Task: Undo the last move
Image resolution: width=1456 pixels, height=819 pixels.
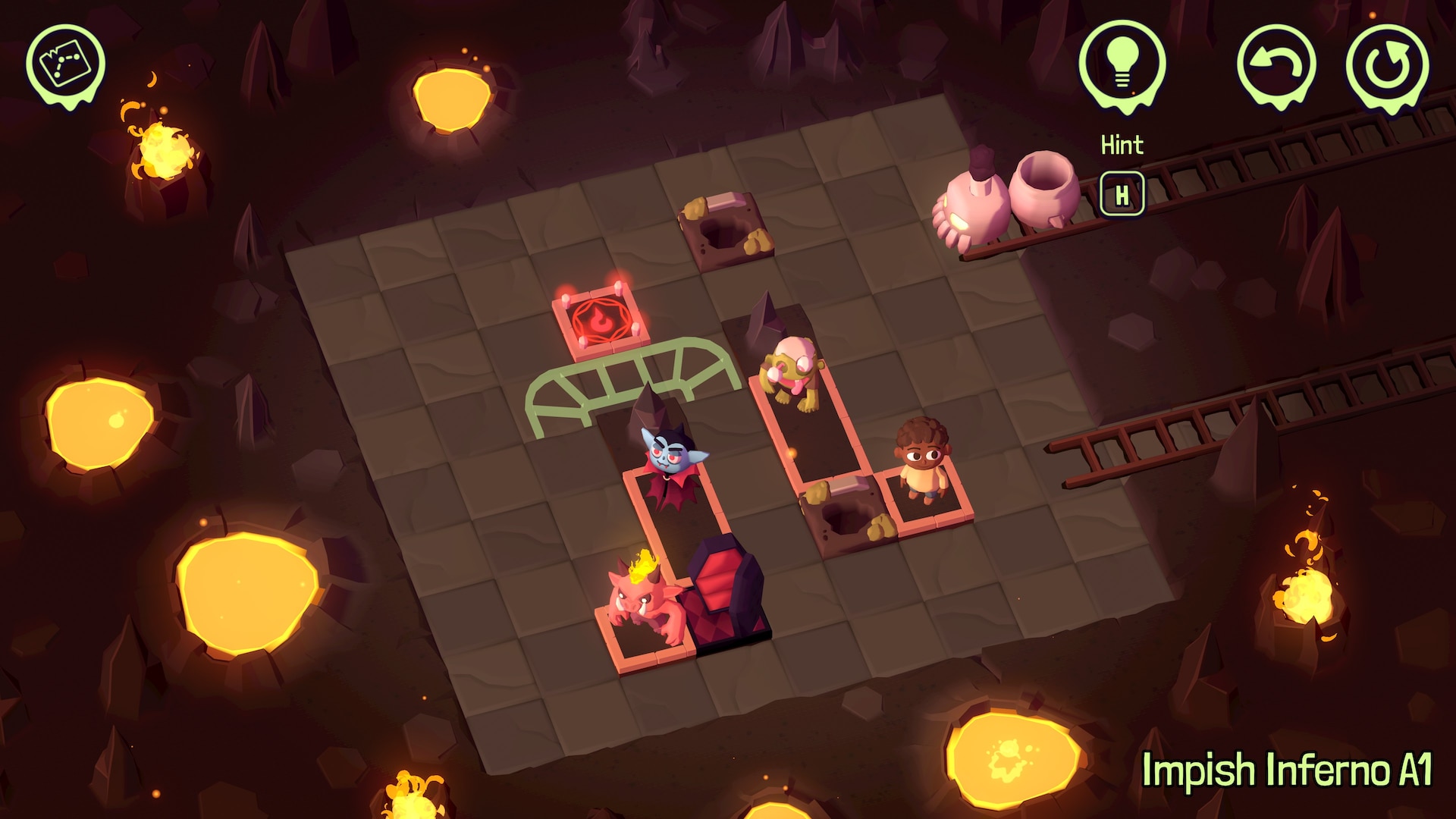Action: point(1276,64)
